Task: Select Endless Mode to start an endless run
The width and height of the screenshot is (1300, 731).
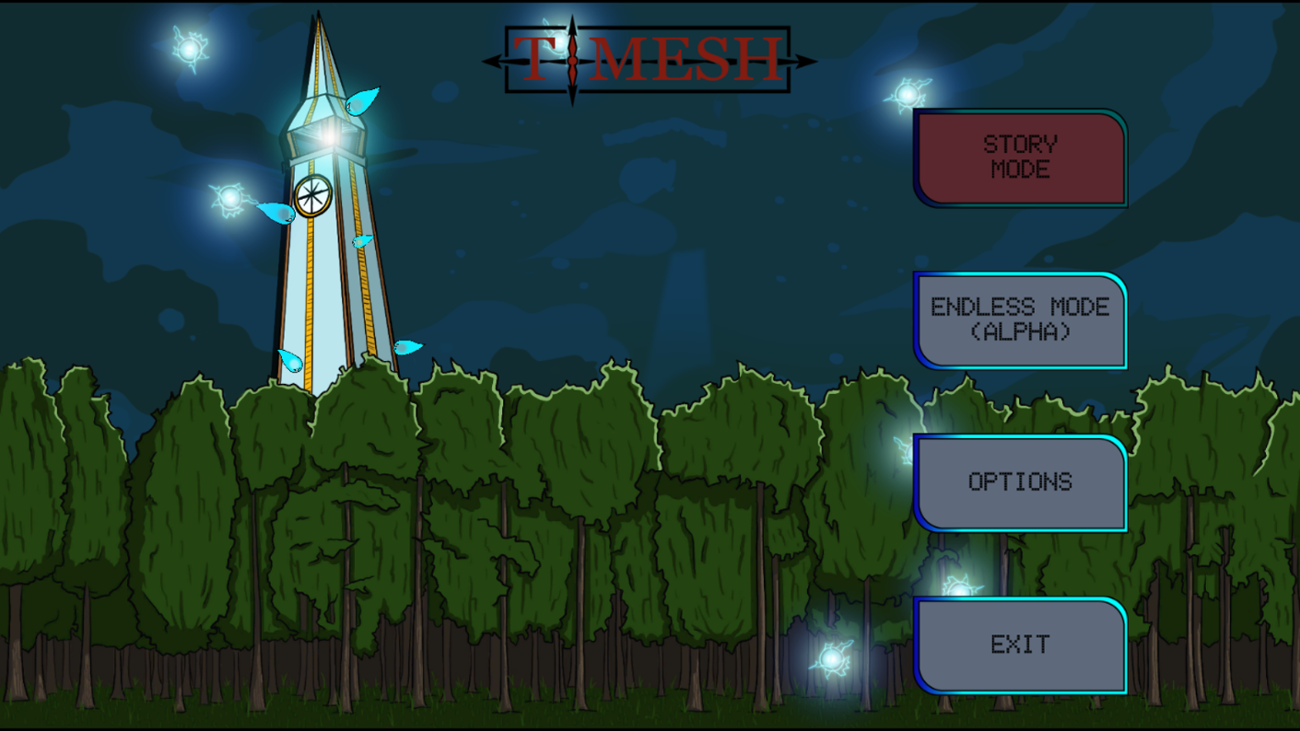Action: pyautogui.click(x=1022, y=320)
